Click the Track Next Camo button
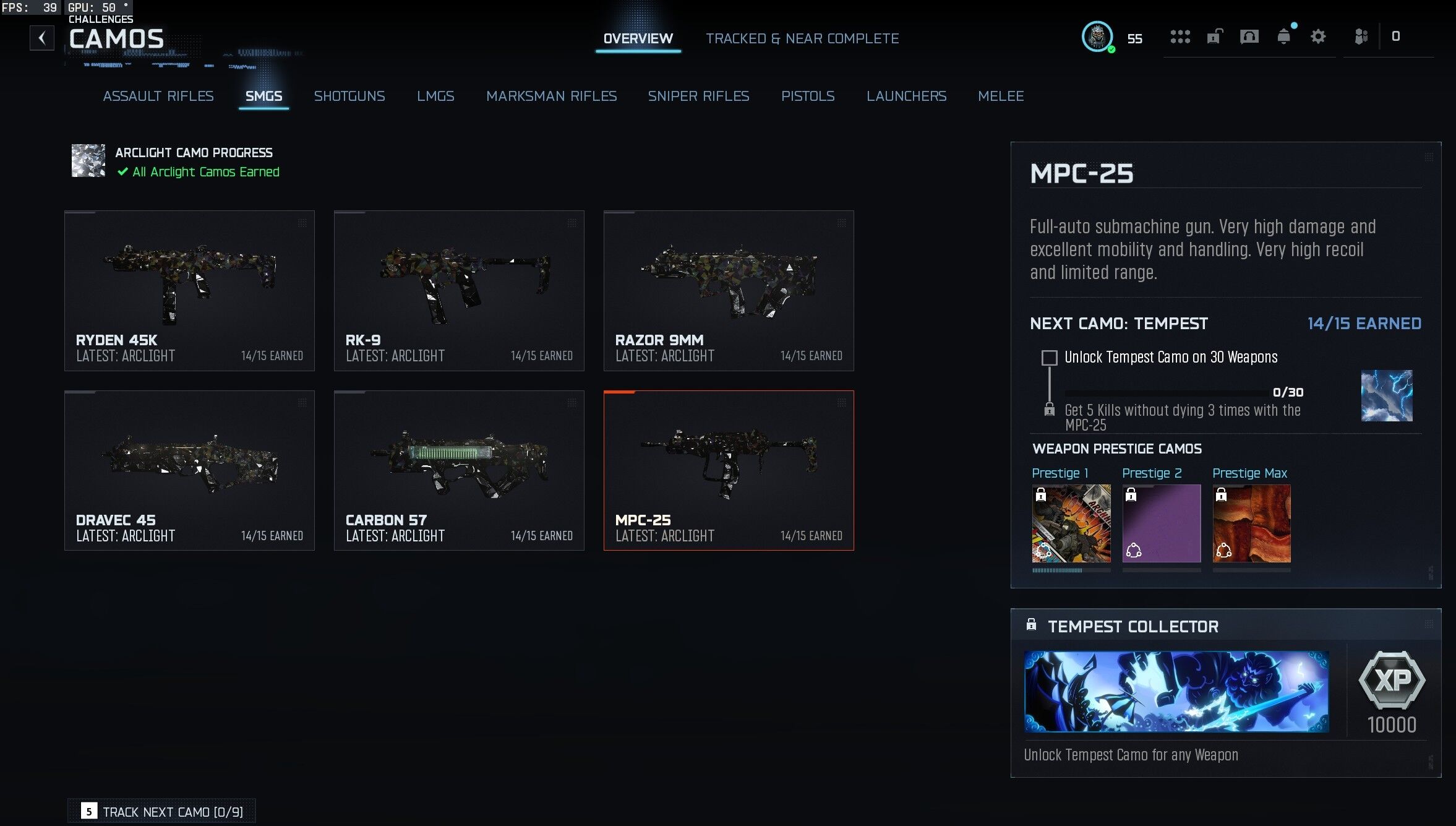Image resolution: width=1456 pixels, height=826 pixels. [162, 811]
